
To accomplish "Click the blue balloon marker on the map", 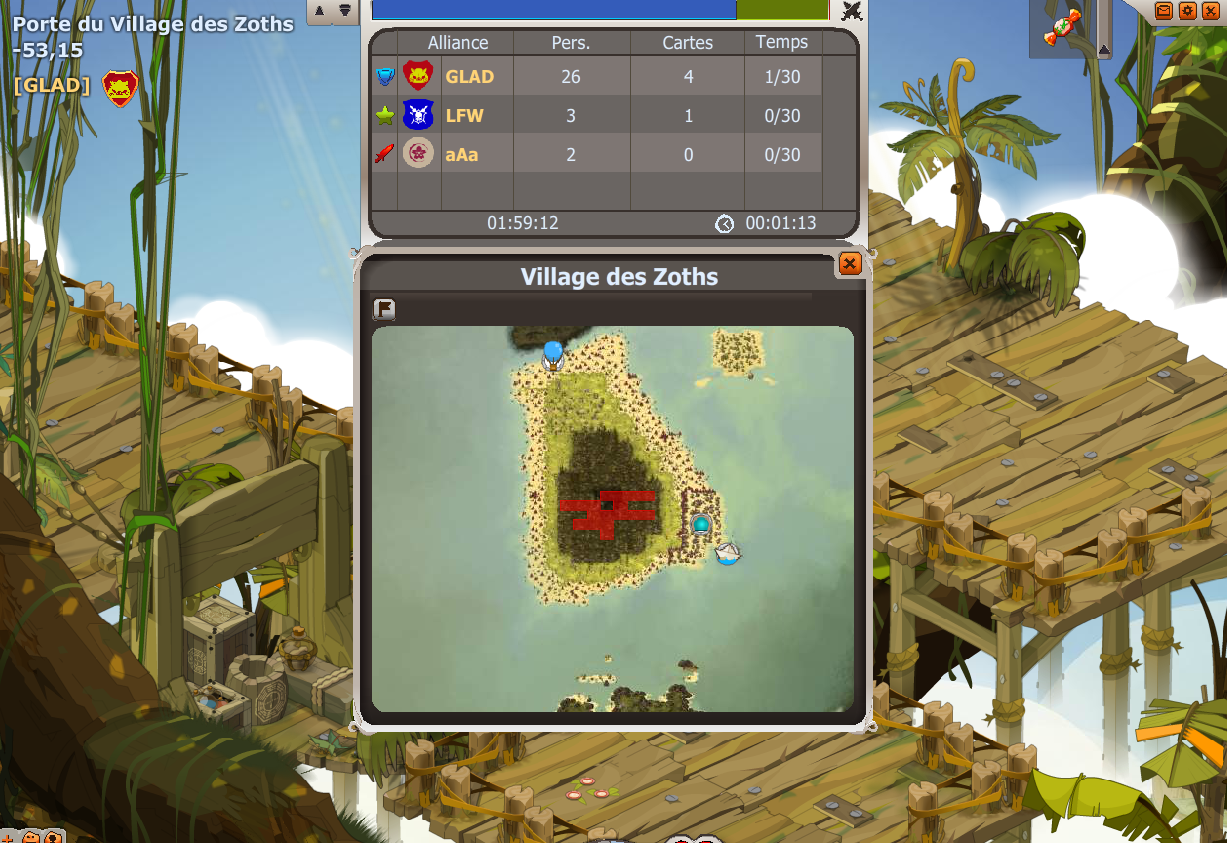I will (x=553, y=353).
